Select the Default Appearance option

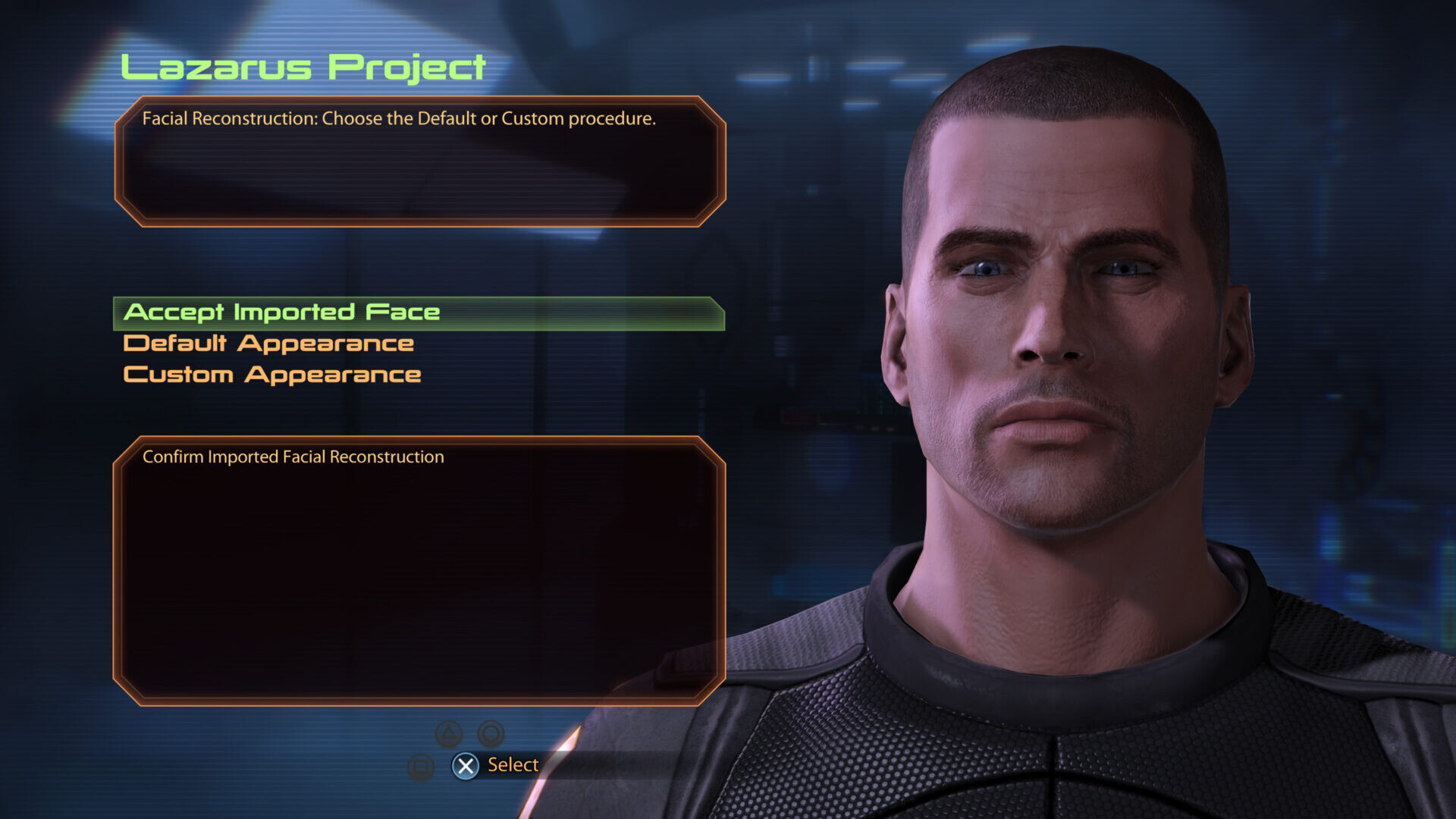(268, 344)
